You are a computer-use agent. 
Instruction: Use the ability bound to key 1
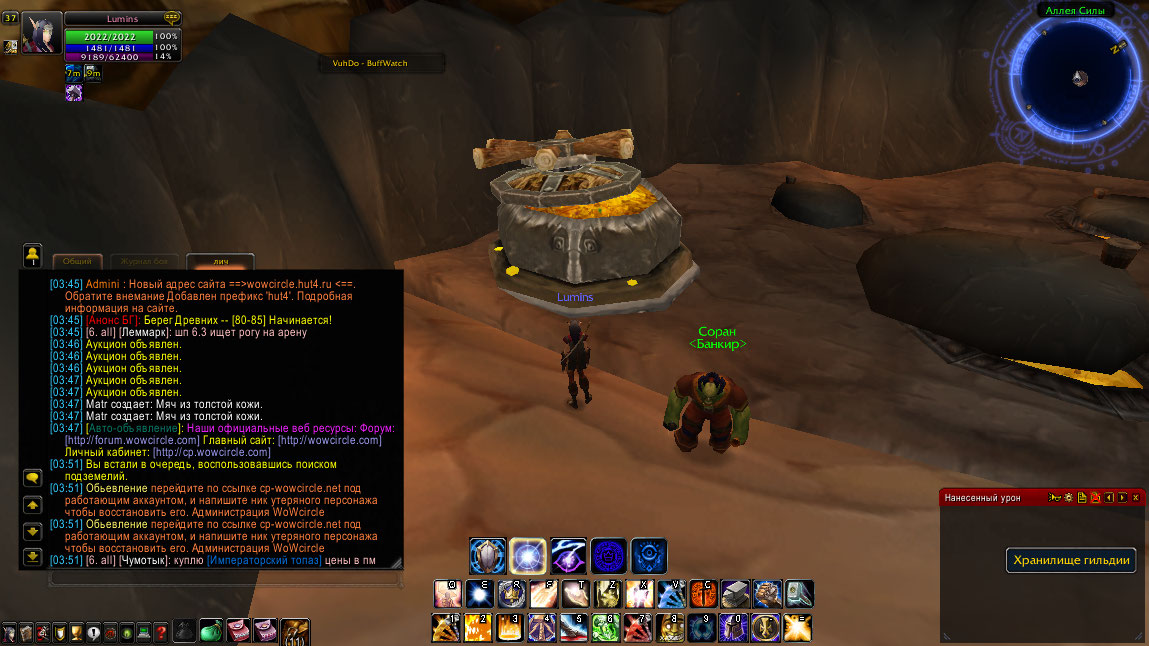point(446,628)
